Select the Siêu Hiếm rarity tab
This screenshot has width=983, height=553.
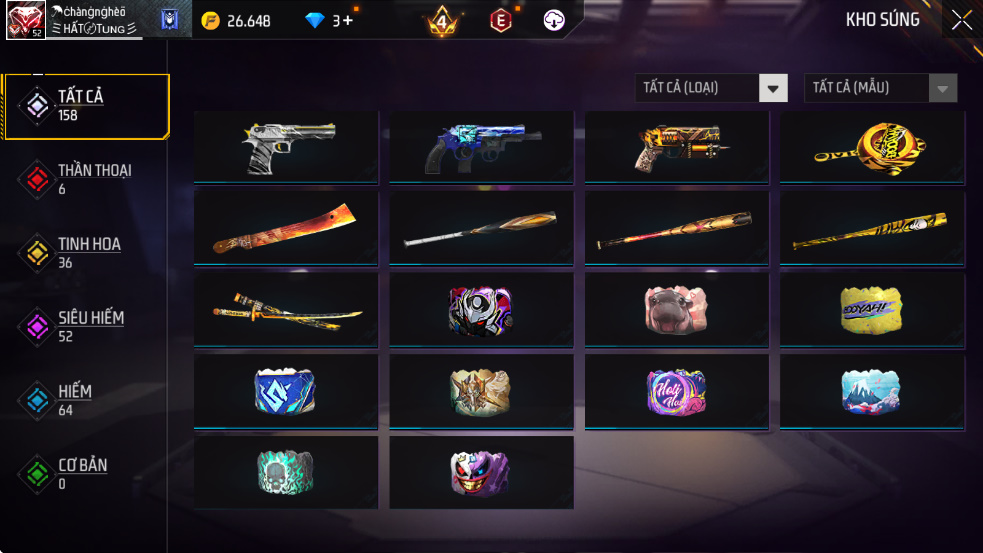(85, 326)
